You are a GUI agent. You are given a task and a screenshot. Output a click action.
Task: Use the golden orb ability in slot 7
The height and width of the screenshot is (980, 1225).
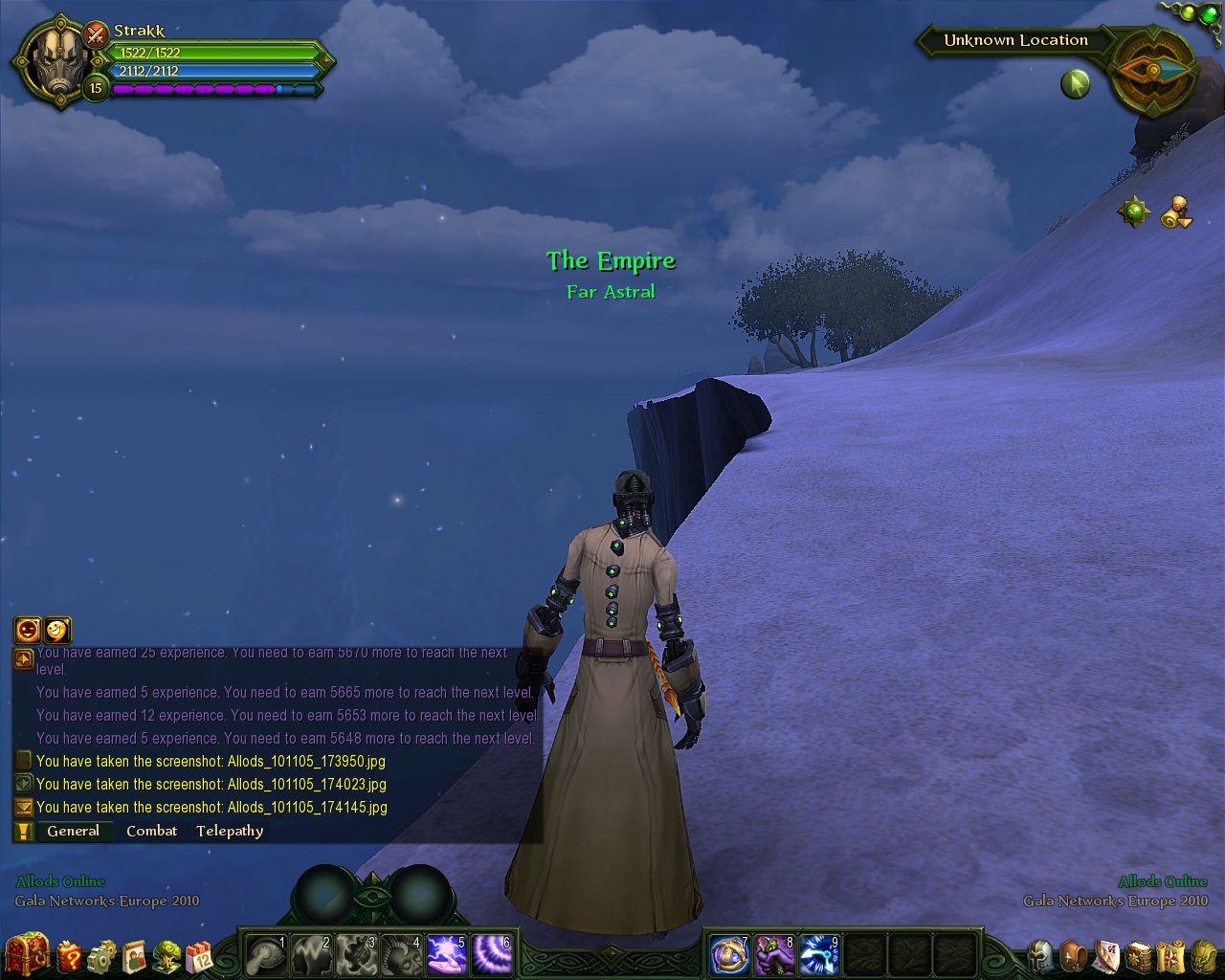(729, 955)
